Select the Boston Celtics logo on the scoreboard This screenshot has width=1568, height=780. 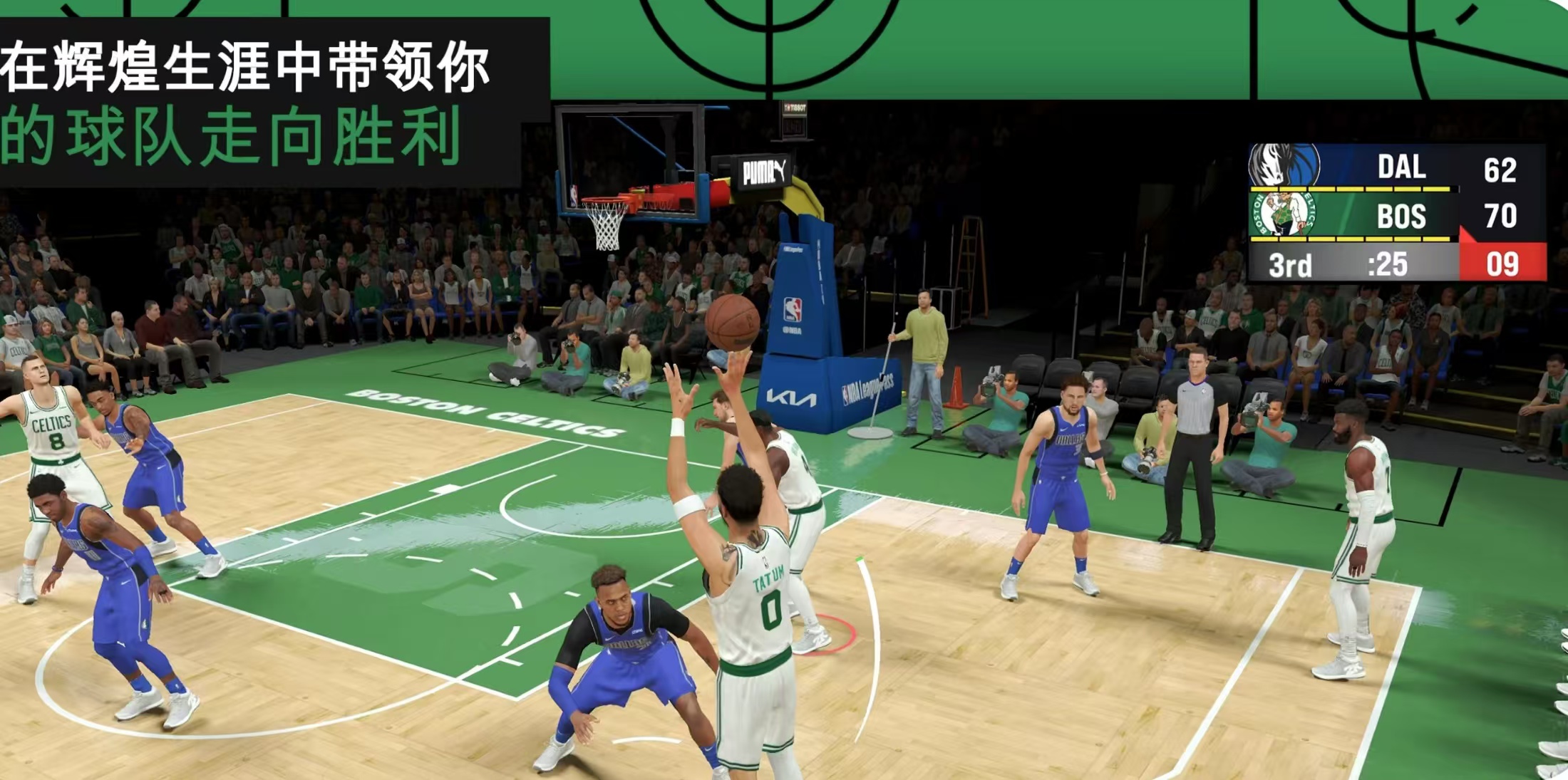point(1282,214)
